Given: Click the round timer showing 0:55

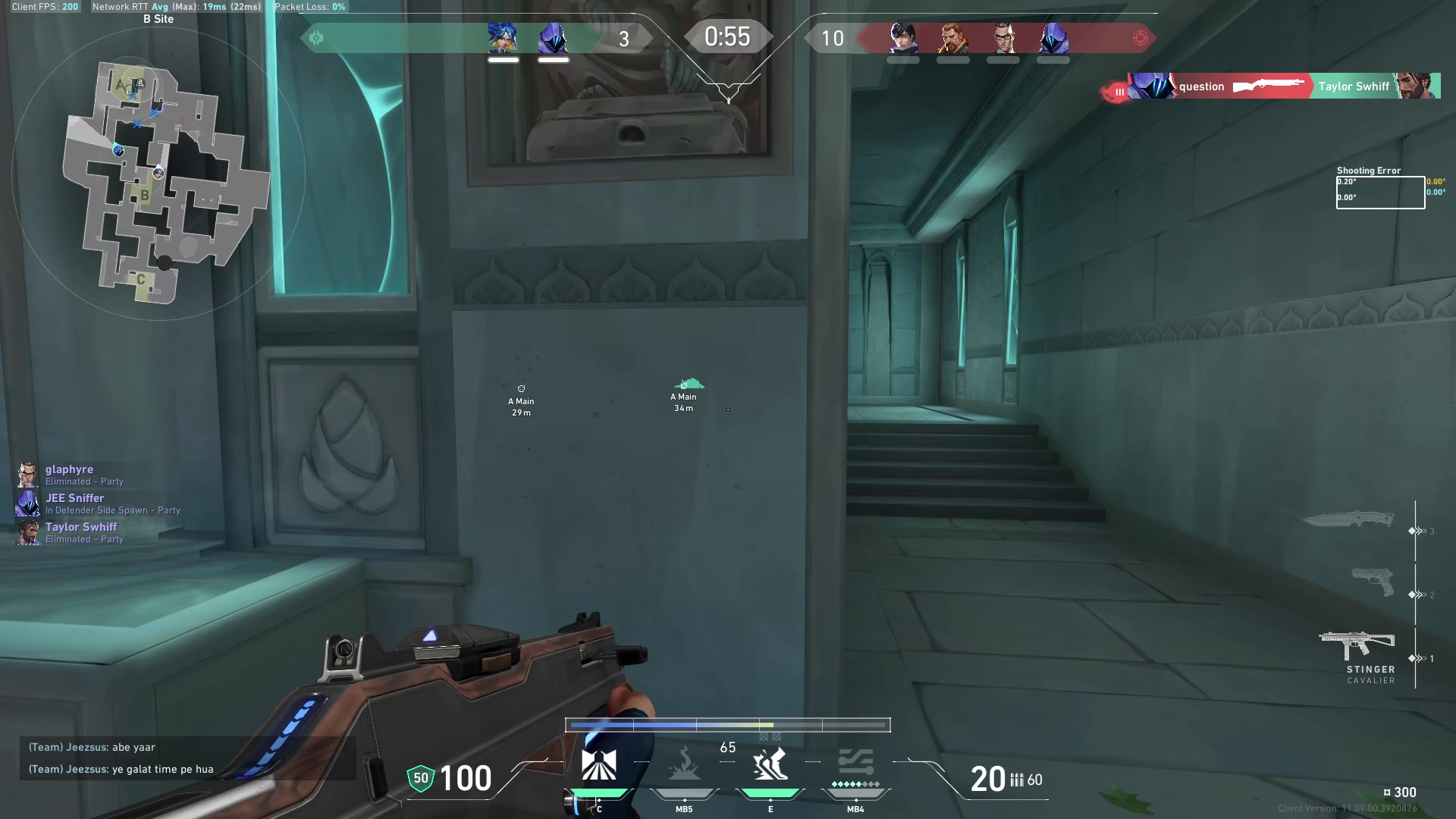Looking at the screenshot, I should pyautogui.click(x=726, y=36).
